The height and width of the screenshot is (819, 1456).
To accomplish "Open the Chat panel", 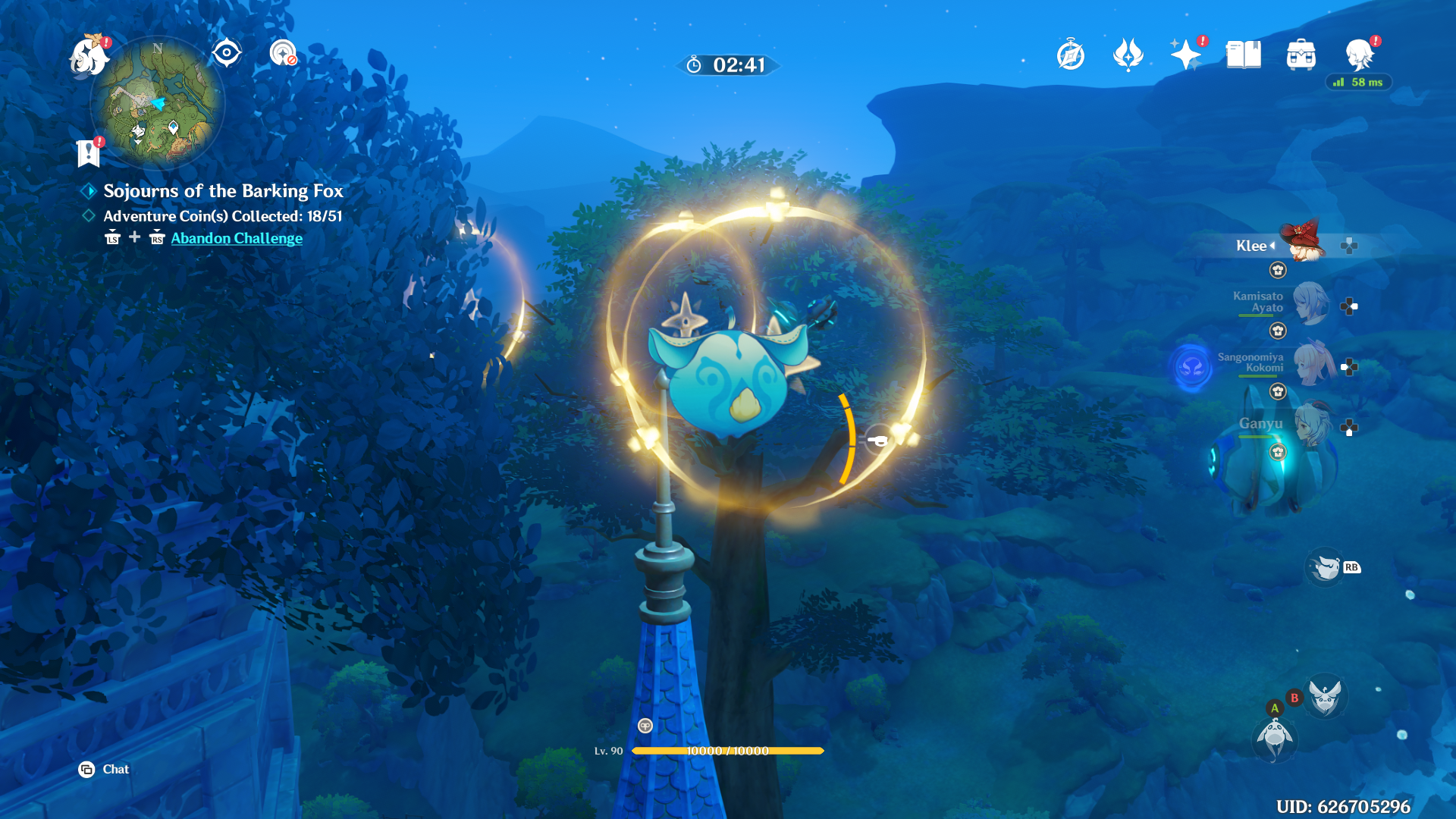I will pyautogui.click(x=103, y=769).
